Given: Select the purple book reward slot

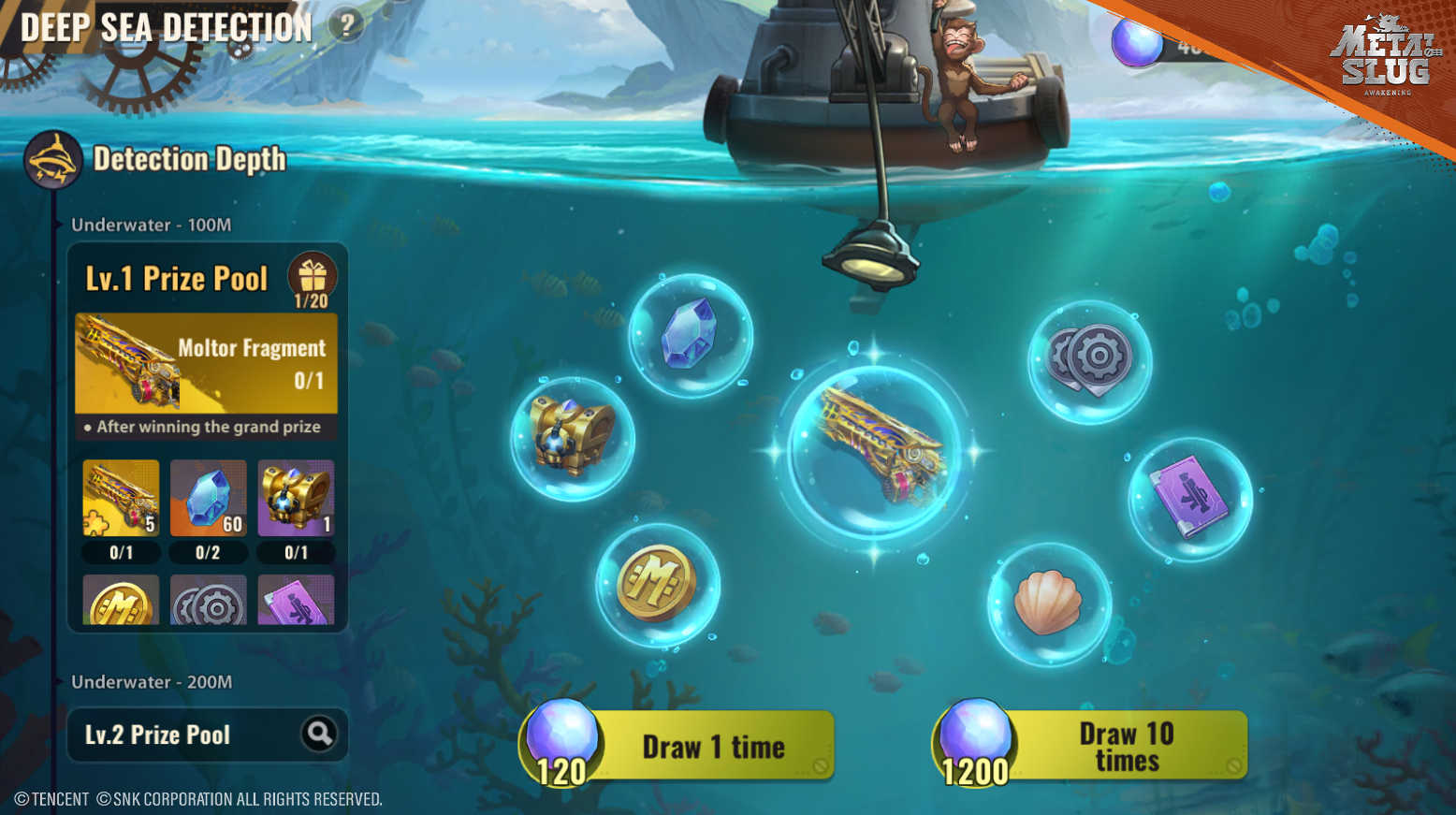Looking at the screenshot, I should (x=296, y=601).
